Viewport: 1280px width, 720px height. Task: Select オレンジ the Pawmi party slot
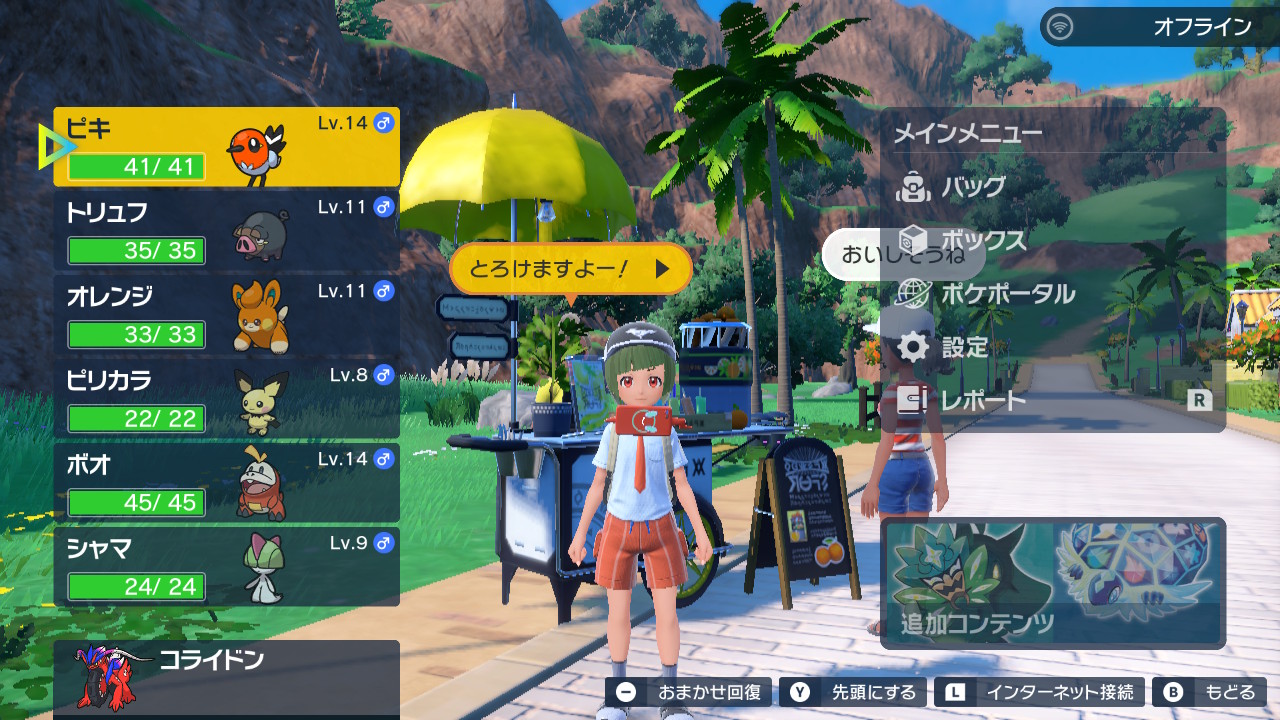tap(226, 315)
